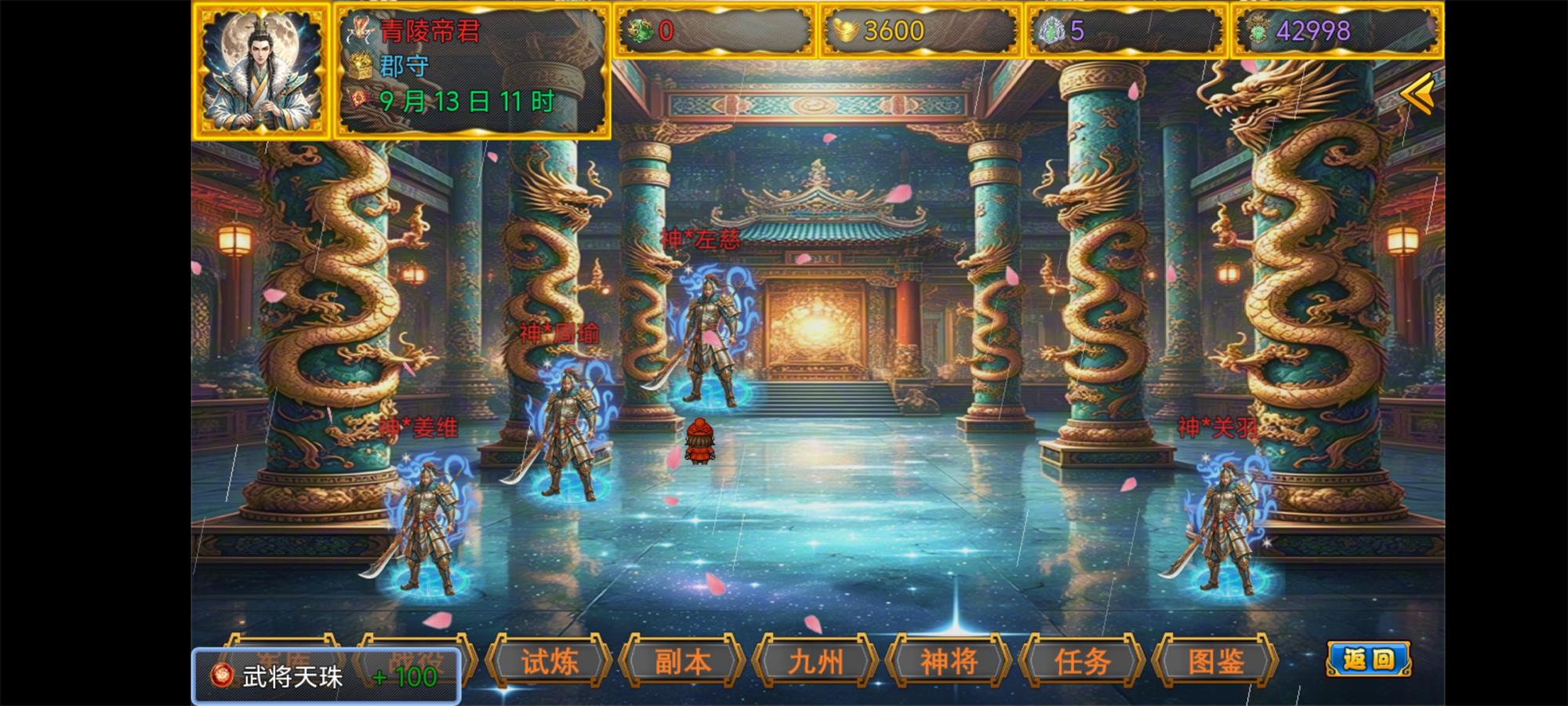Expand the 神将 panel
Viewport: 1568px width, 706px height.
pyautogui.click(x=949, y=663)
